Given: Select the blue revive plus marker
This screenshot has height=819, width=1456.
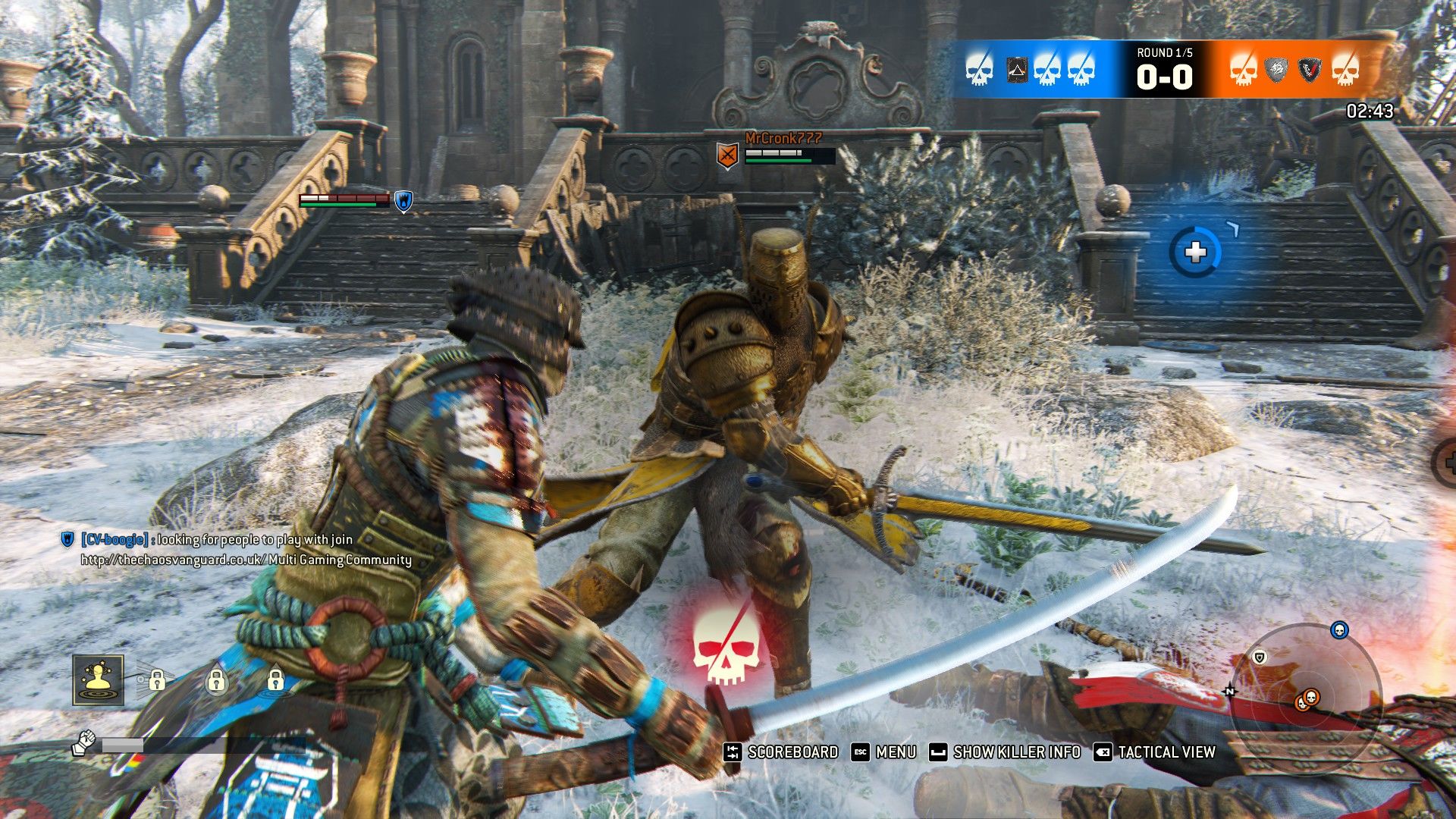Looking at the screenshot, I should tap(1195, 253).
